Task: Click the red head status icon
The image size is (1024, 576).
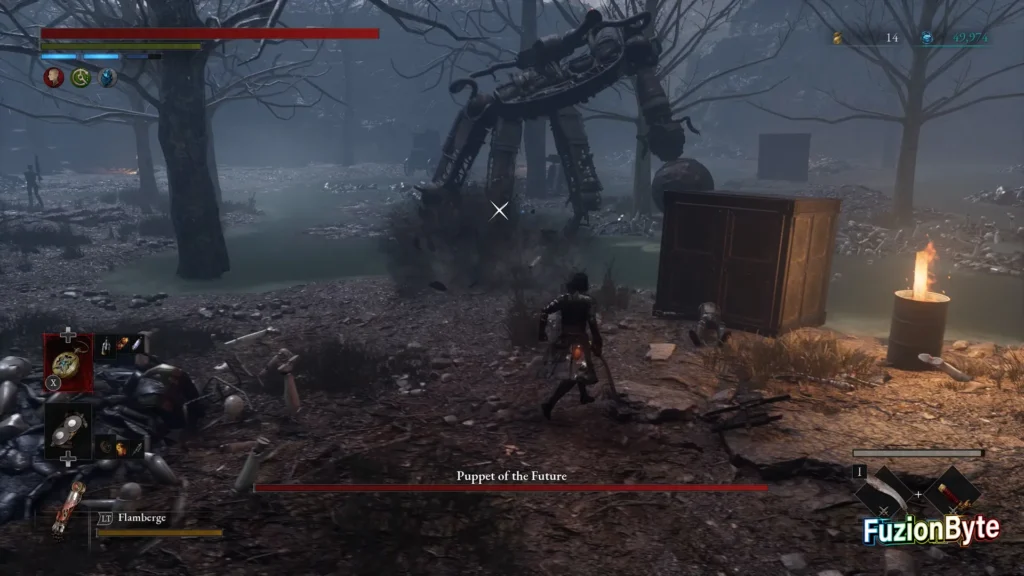Action: 54,77
